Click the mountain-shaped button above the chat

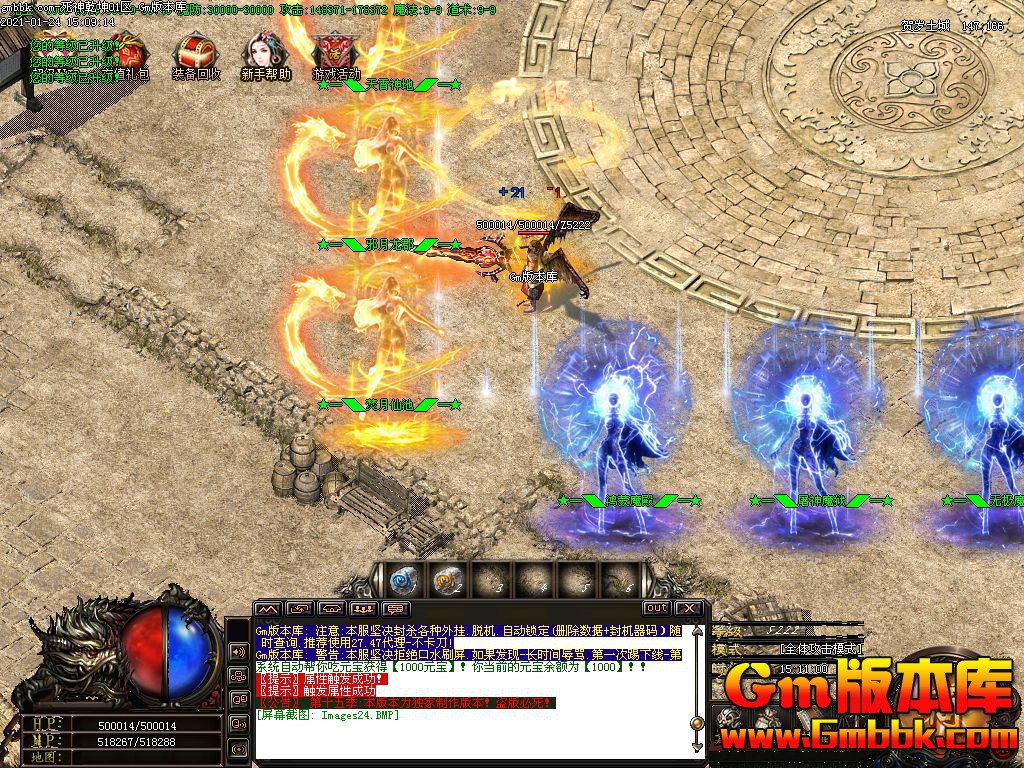[268, 609]
